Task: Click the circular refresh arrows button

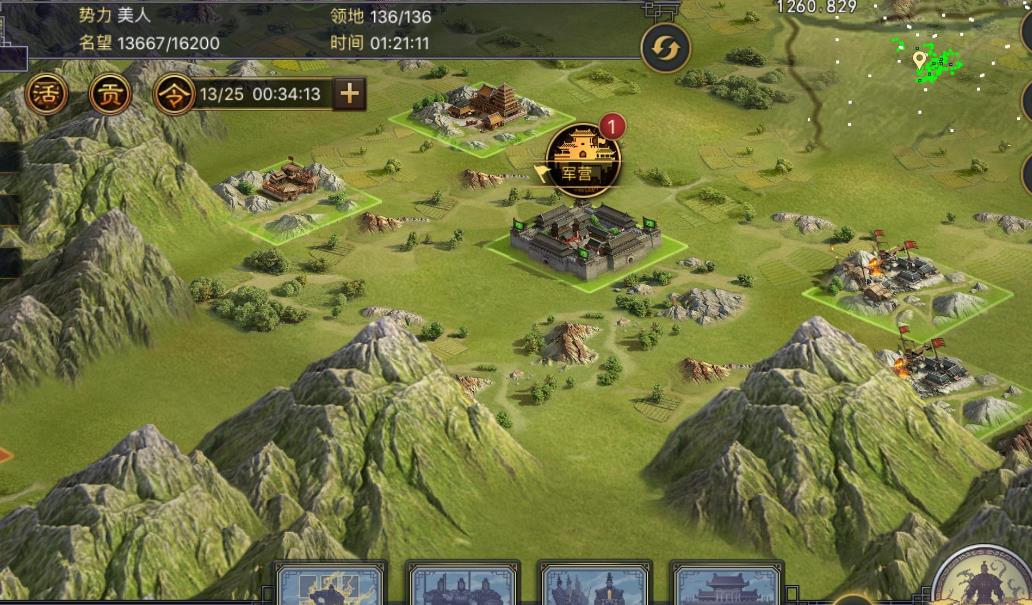Action: click(665, 47)
